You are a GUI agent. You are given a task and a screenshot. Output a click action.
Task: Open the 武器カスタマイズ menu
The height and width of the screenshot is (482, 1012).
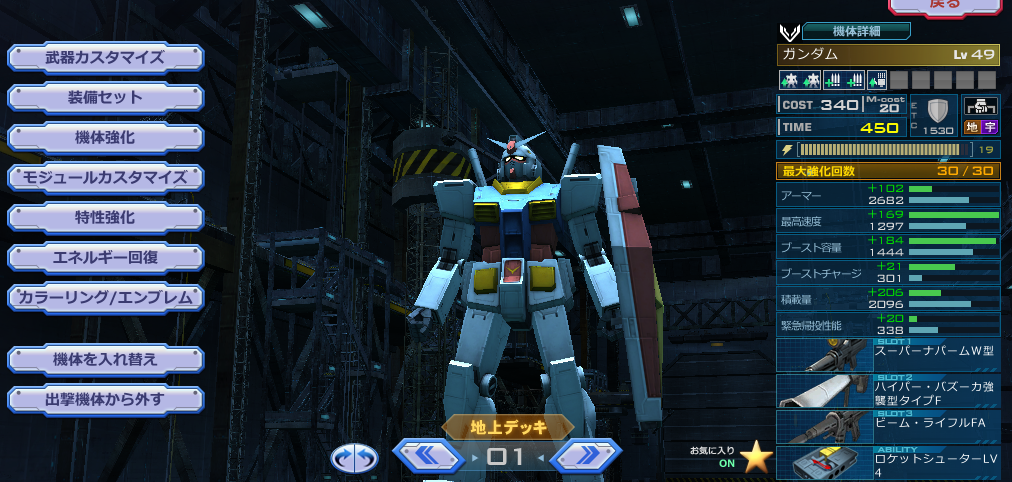(105, 57)
